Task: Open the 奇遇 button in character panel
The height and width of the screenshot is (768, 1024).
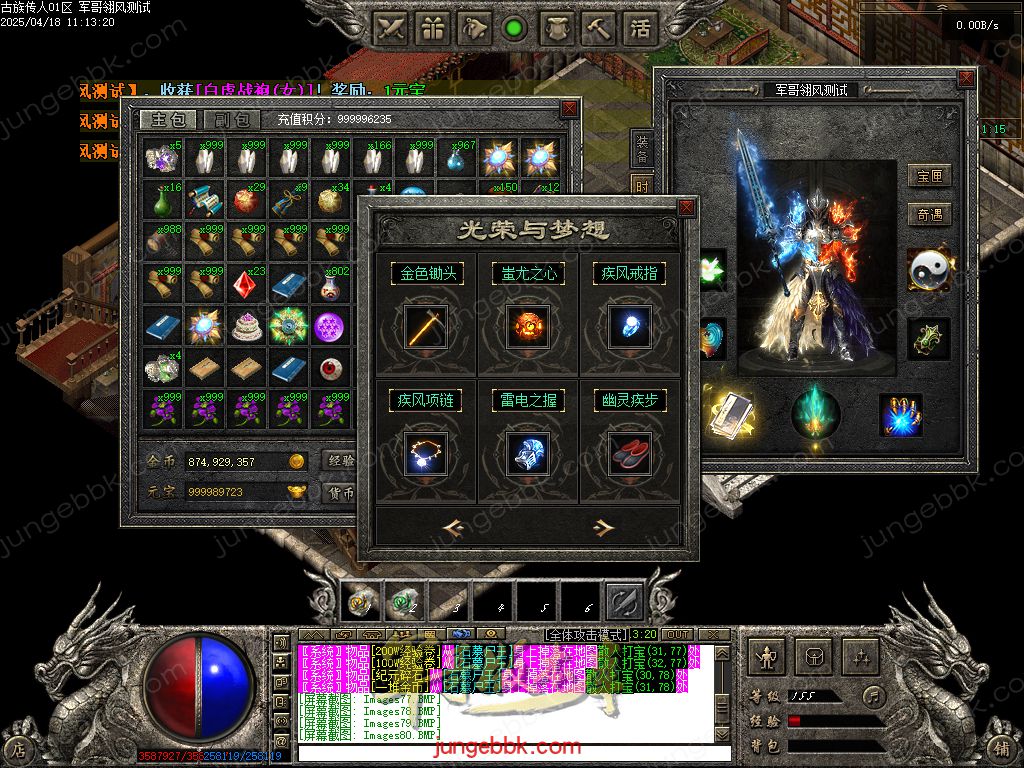Action: (928, 215)
